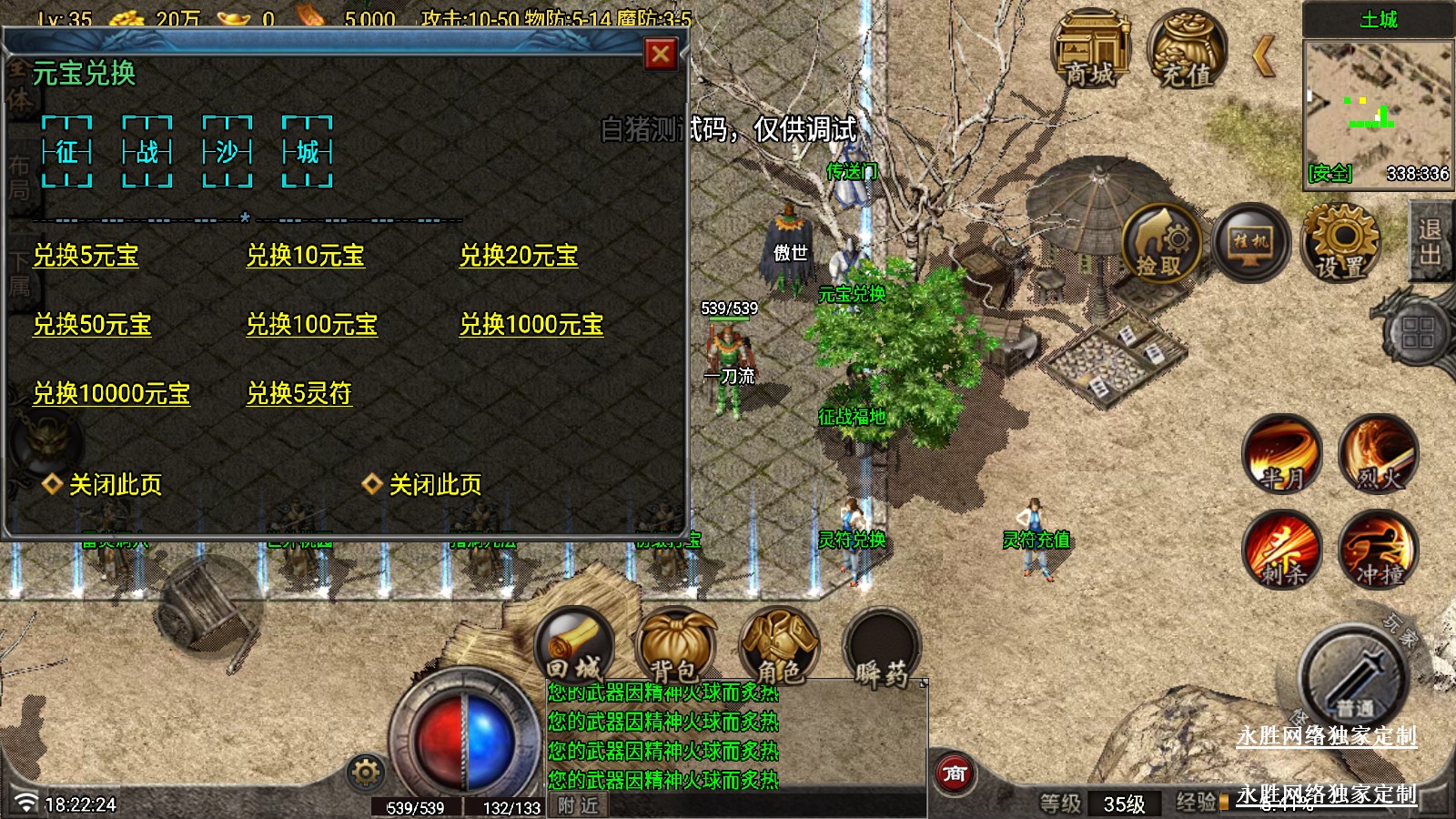Exchange for 兑换1000元宝
This screenshot has height=819, width=1456.
[x=531, y=325]
